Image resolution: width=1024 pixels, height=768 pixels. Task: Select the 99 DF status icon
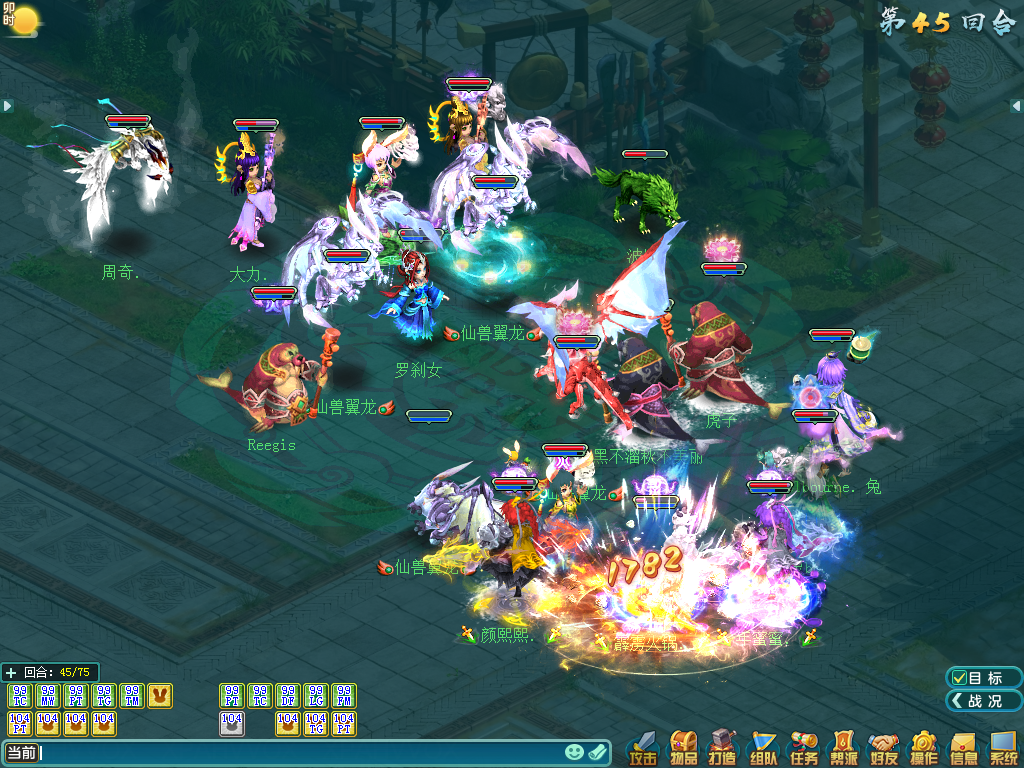(x=288, y=696)
